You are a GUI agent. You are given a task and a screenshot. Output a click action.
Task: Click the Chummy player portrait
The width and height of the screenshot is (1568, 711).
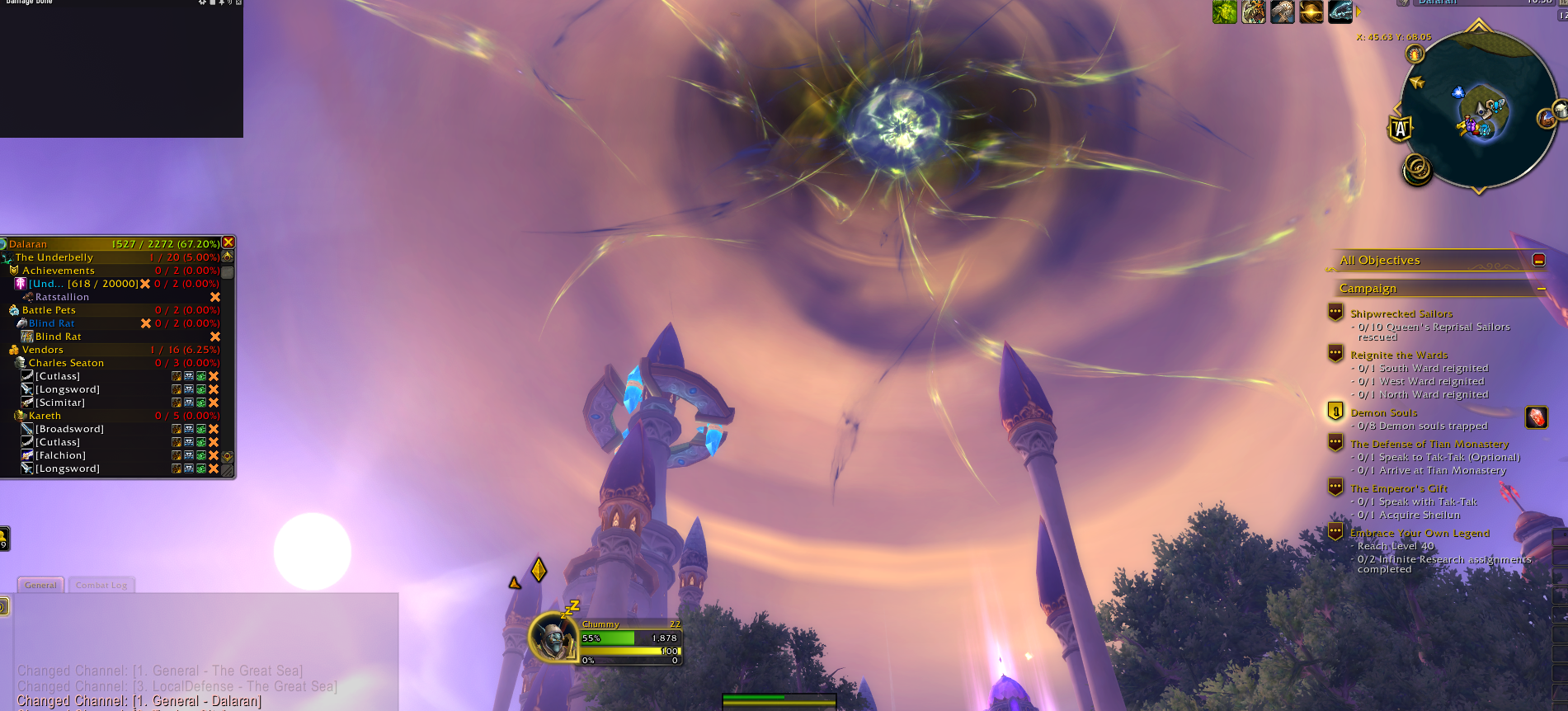click(x=552, y=637)
